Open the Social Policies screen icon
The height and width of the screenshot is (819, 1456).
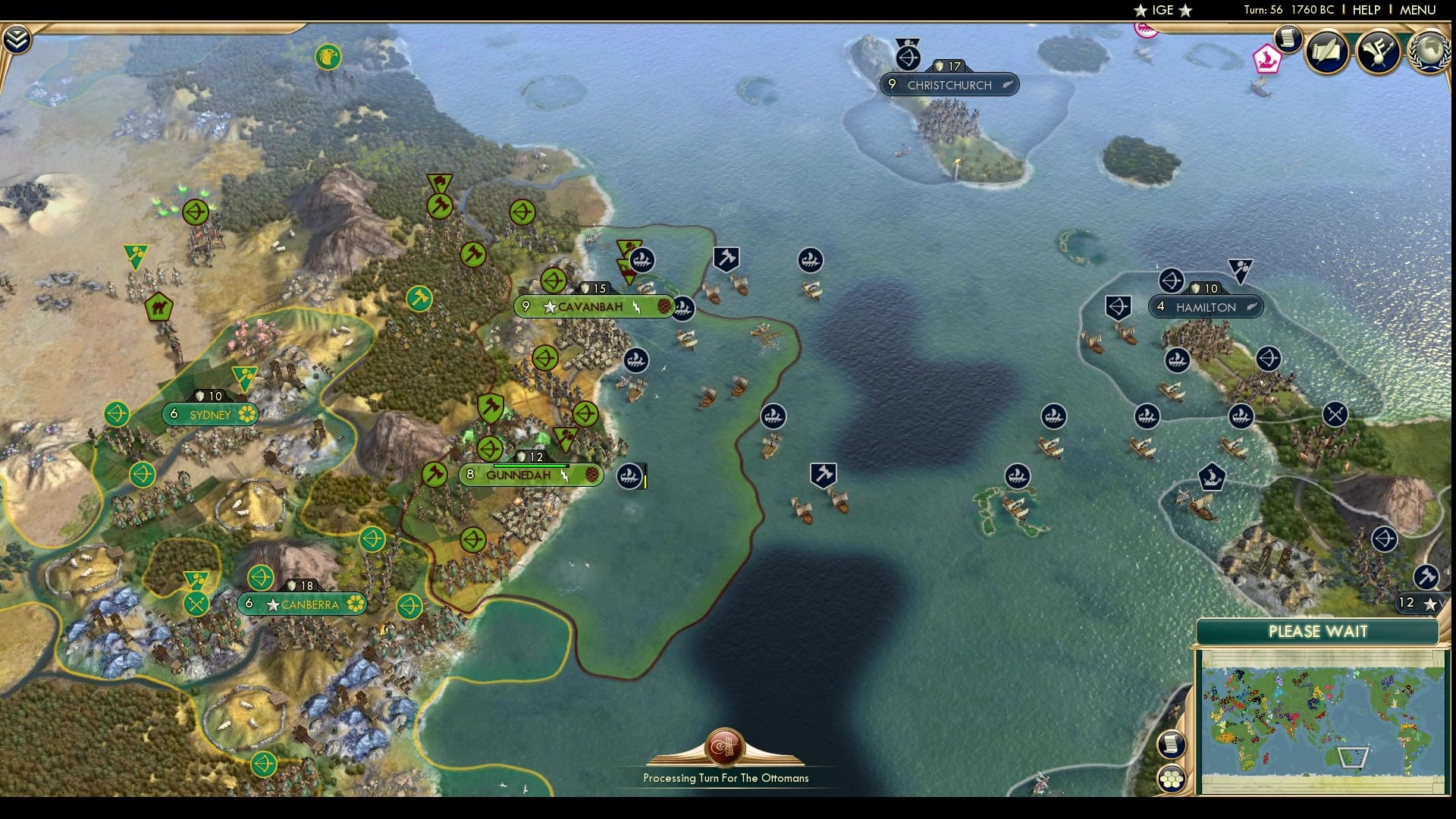(1326, 51)
